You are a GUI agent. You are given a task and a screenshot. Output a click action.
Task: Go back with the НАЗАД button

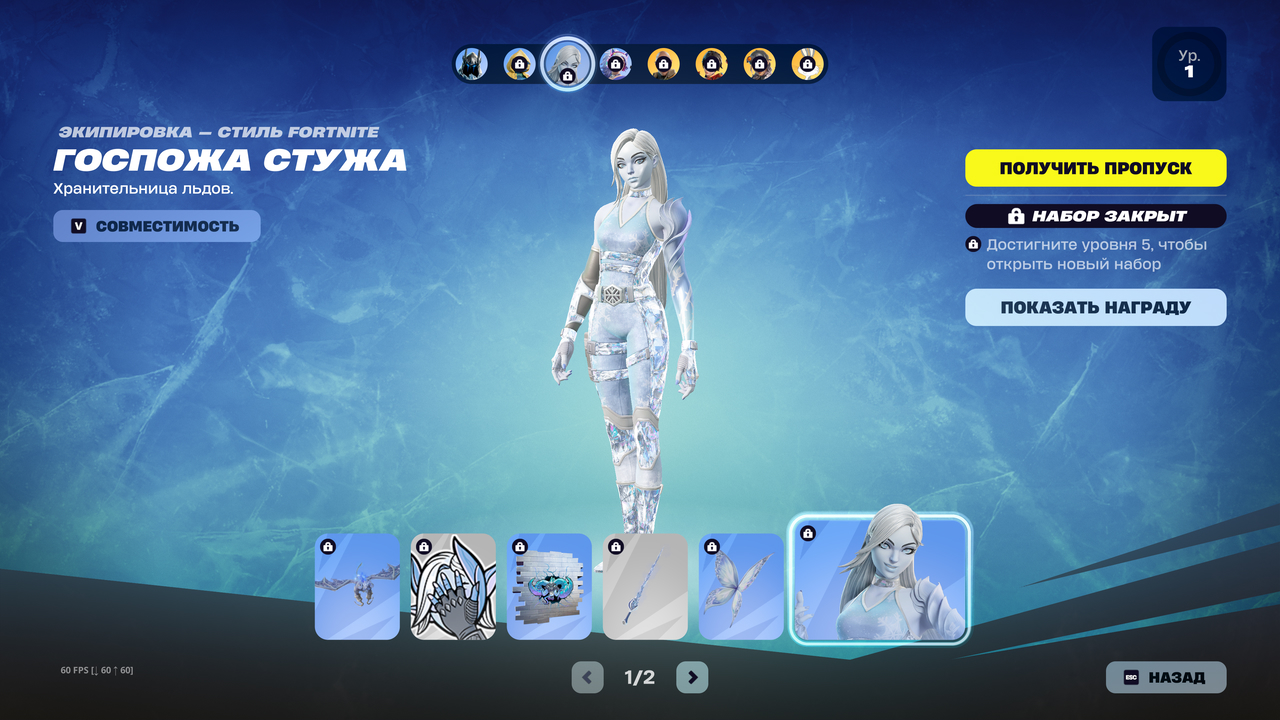[x=1165, y=677]
